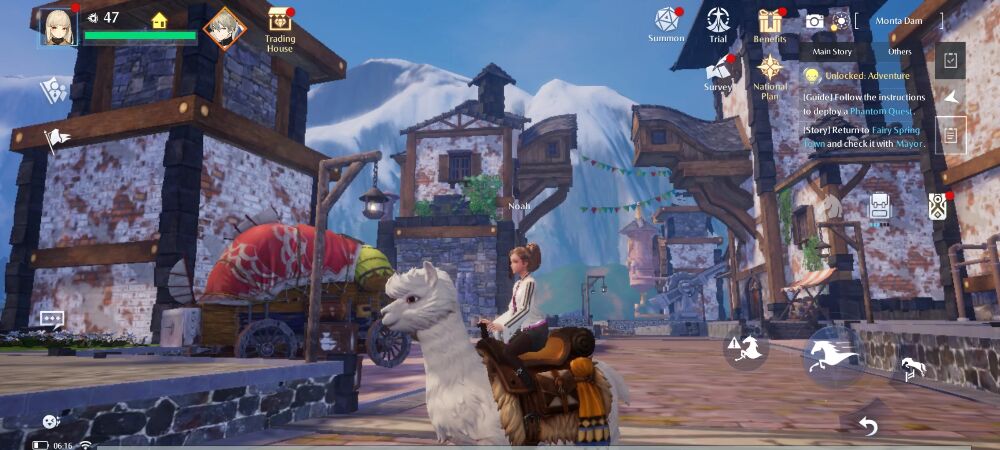1000x450 pixels.
Task: Open the chat bubble window
Action: 52,319
